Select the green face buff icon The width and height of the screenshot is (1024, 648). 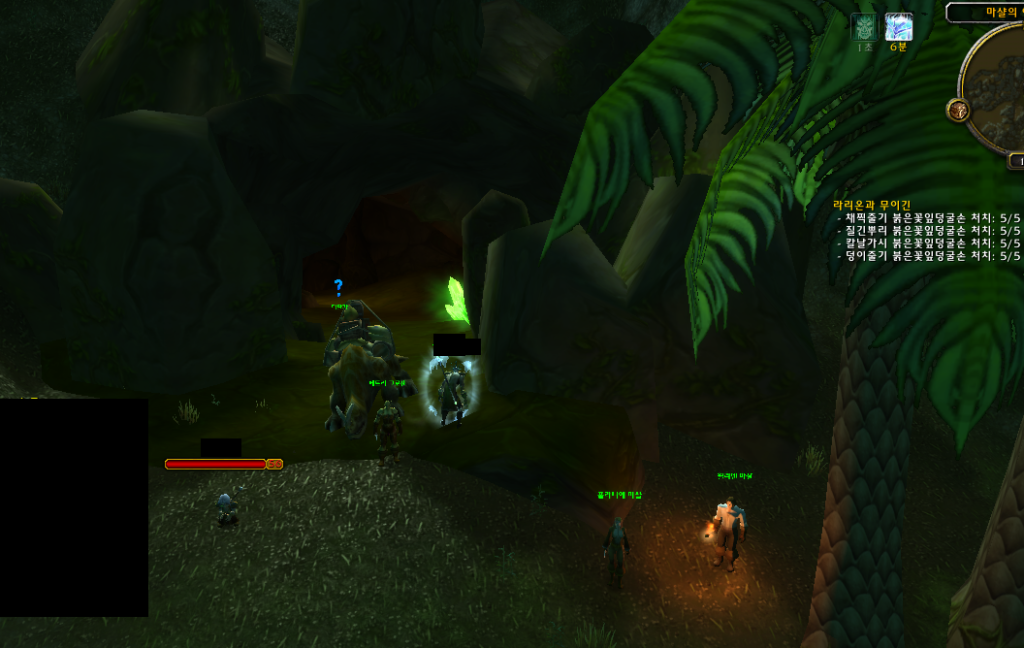[x=863, y=27]
